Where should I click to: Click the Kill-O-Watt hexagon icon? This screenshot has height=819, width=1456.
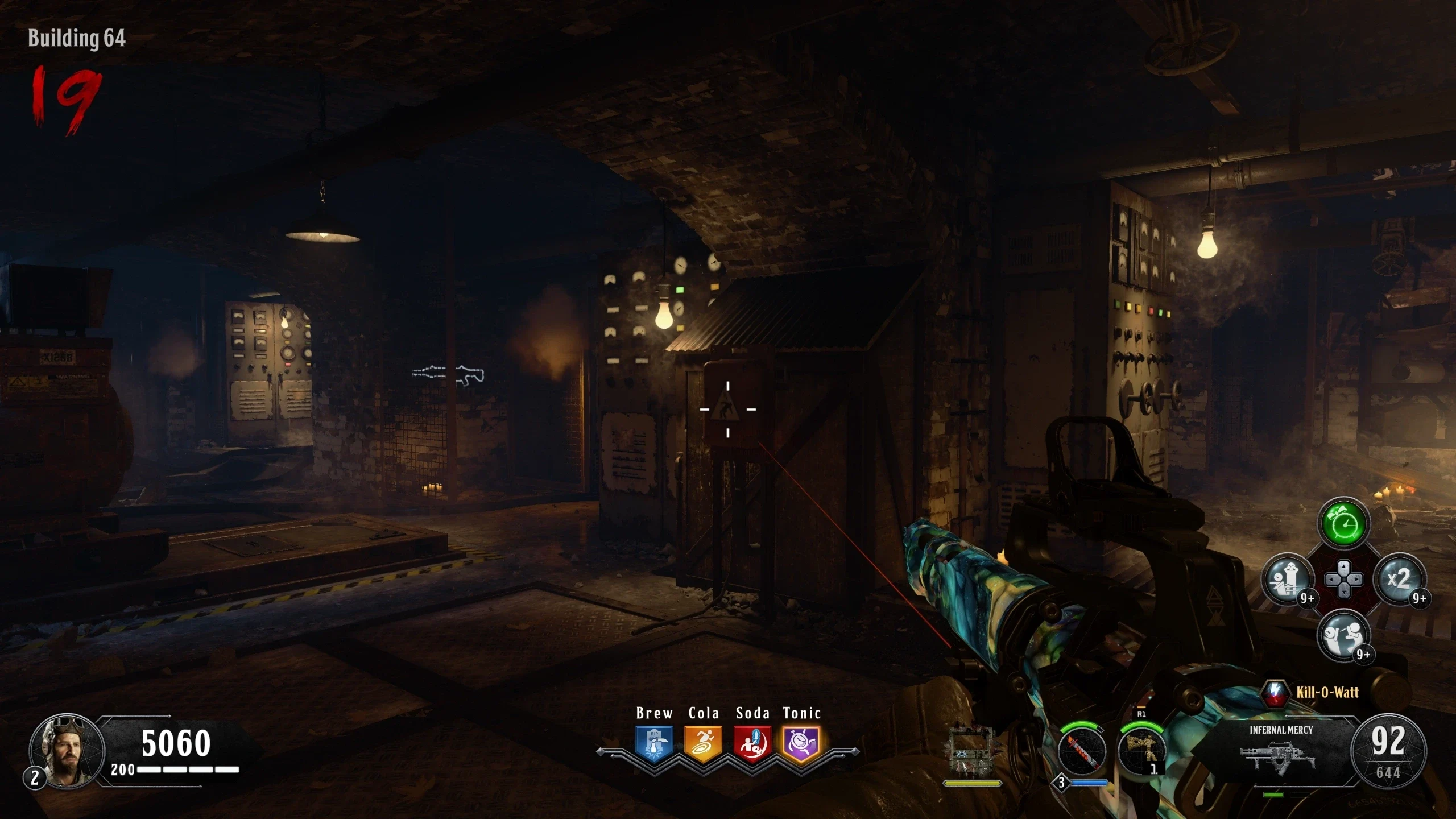(1275, 693)
